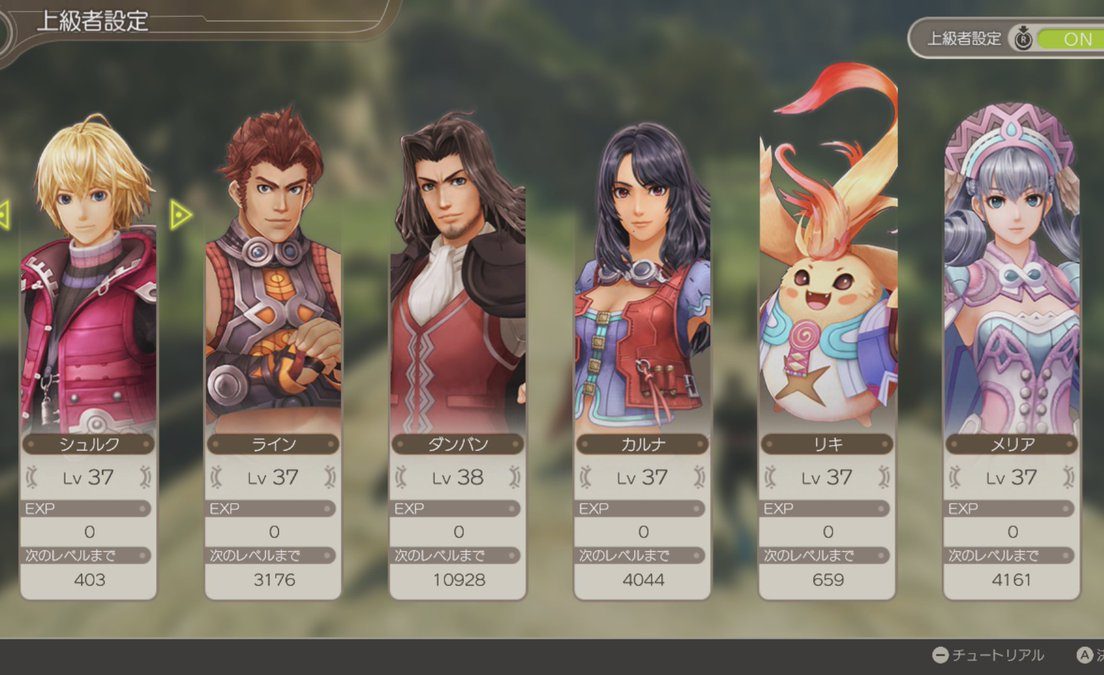Toggle the 上級者設定 ON switch
This screenshot has width=1104, height=675.
1070,39
